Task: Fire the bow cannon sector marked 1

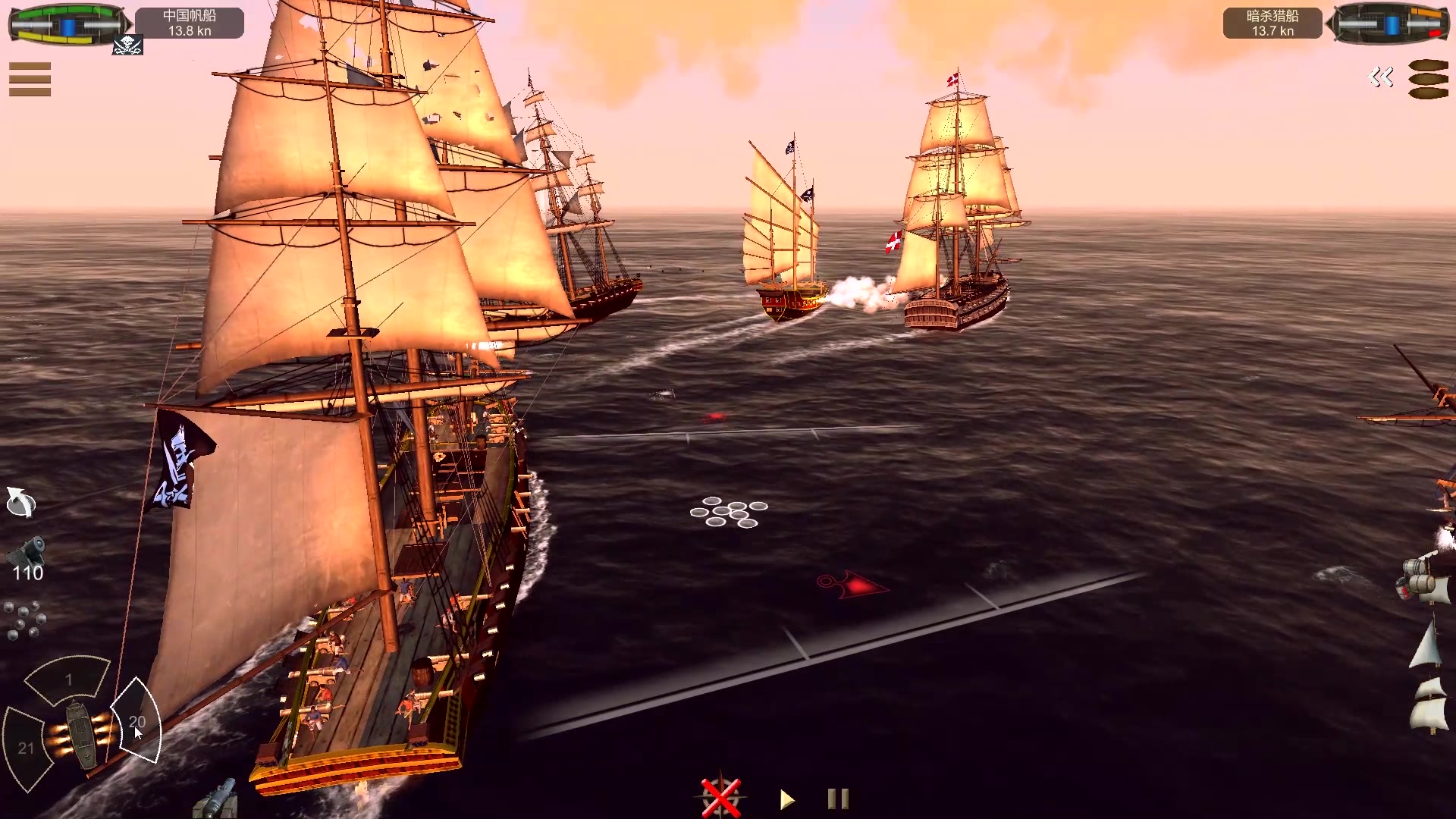Action: click(x=68, y=678)
